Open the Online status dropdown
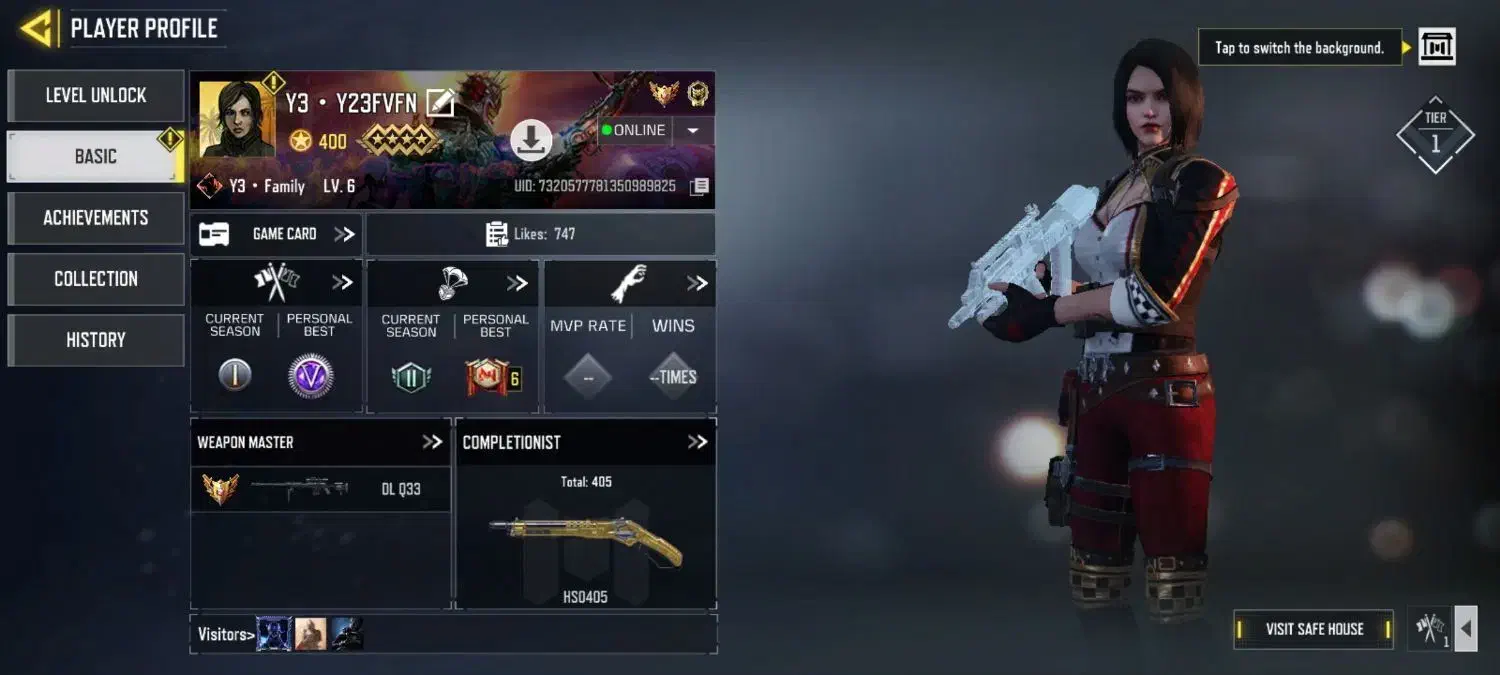The image size is (1500, 675). [693, 130]
